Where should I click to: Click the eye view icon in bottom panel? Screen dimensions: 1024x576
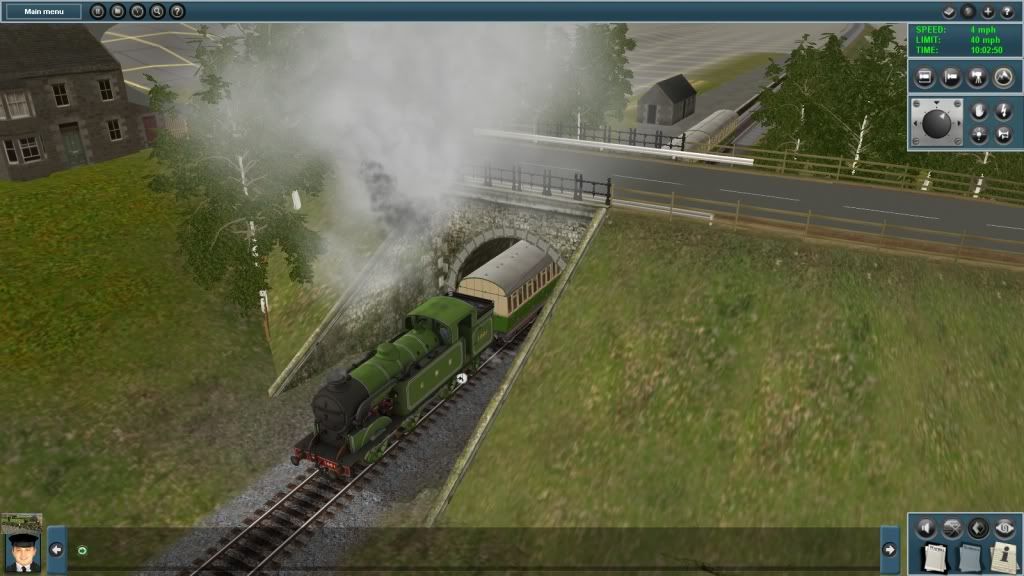click(1004, 528)
